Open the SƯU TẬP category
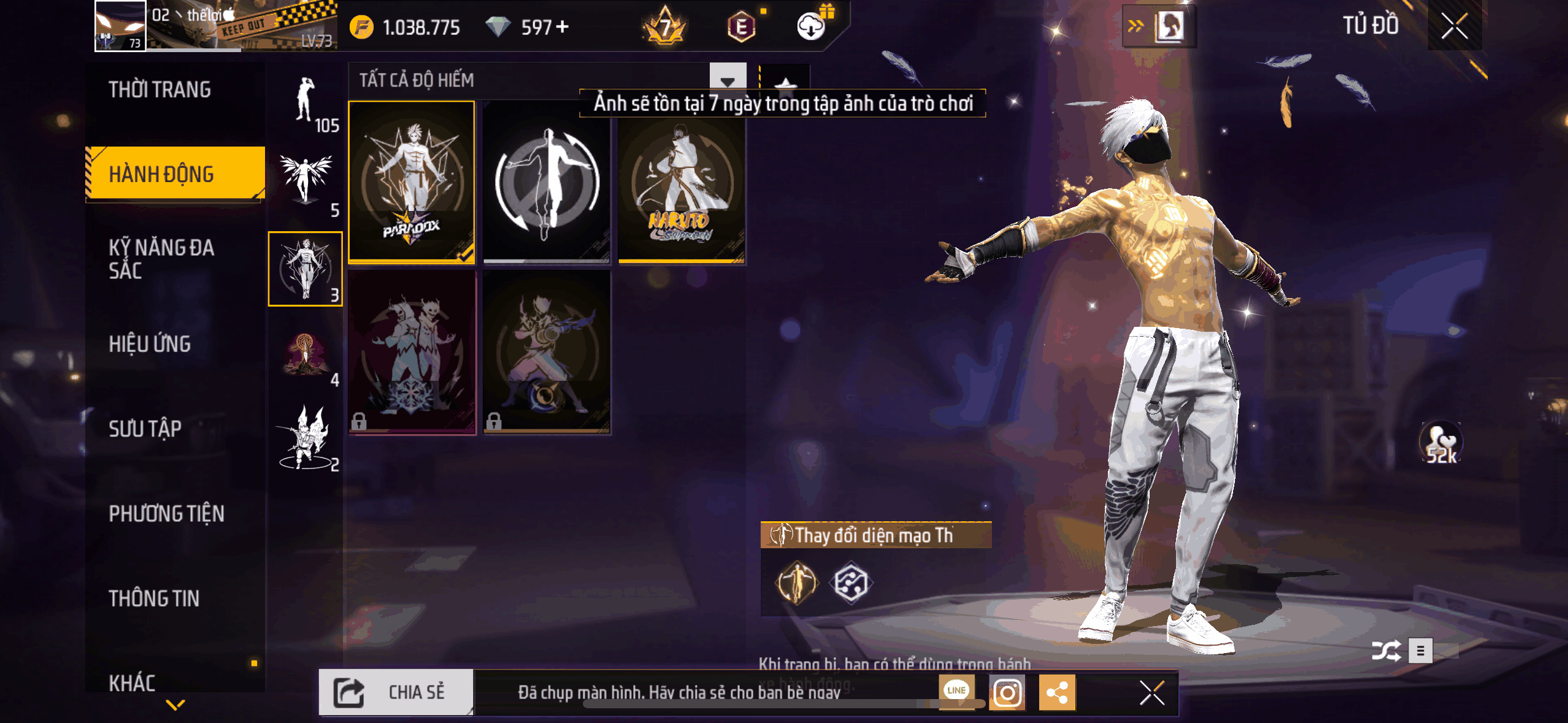 [x=145, y=429]
